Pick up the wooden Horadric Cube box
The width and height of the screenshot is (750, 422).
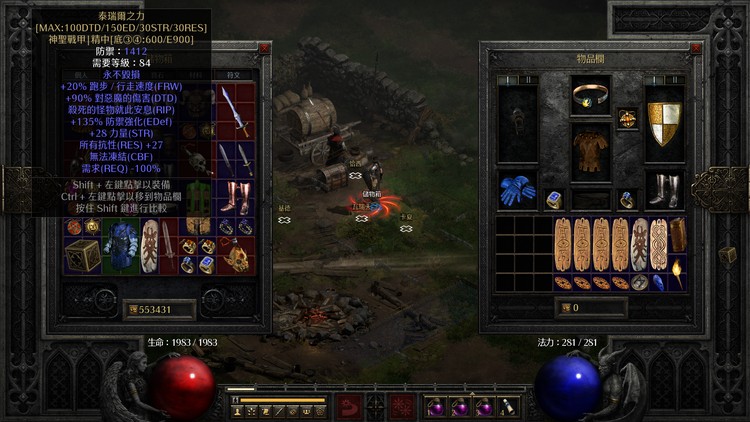(82, 254)
